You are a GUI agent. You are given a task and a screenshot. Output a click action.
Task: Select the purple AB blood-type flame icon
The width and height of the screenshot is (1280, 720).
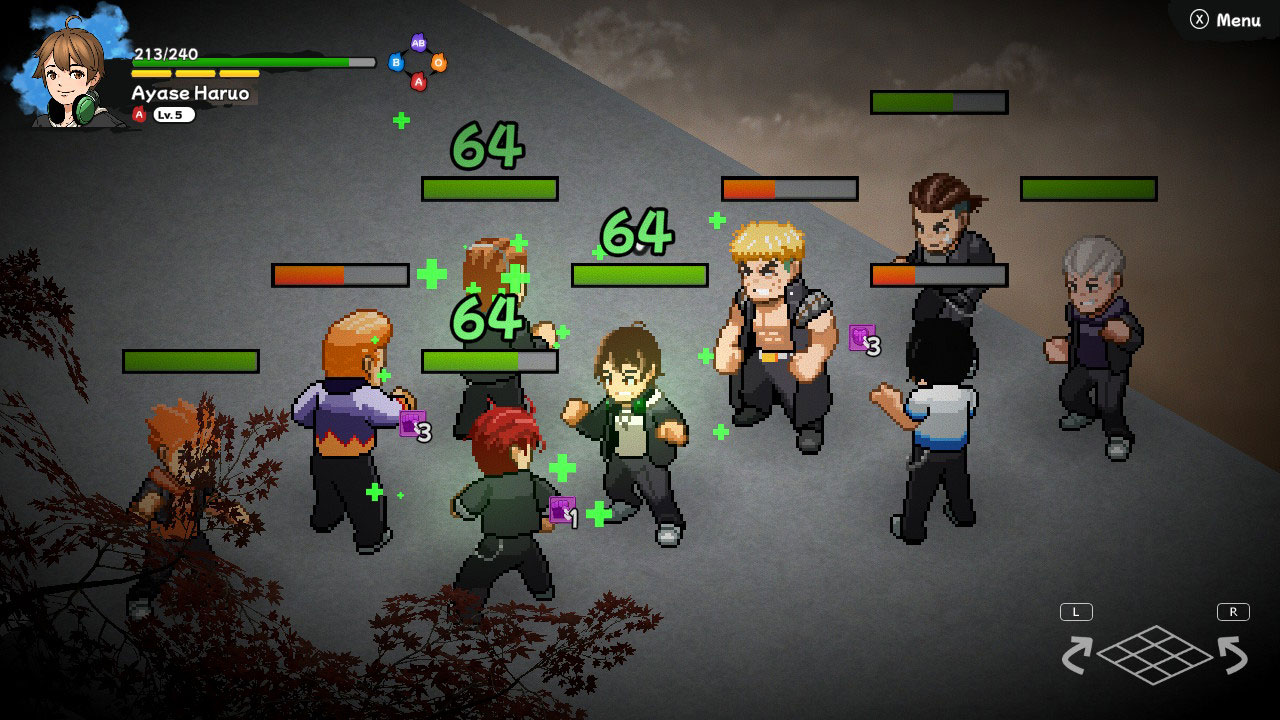[x=420, y=44]
